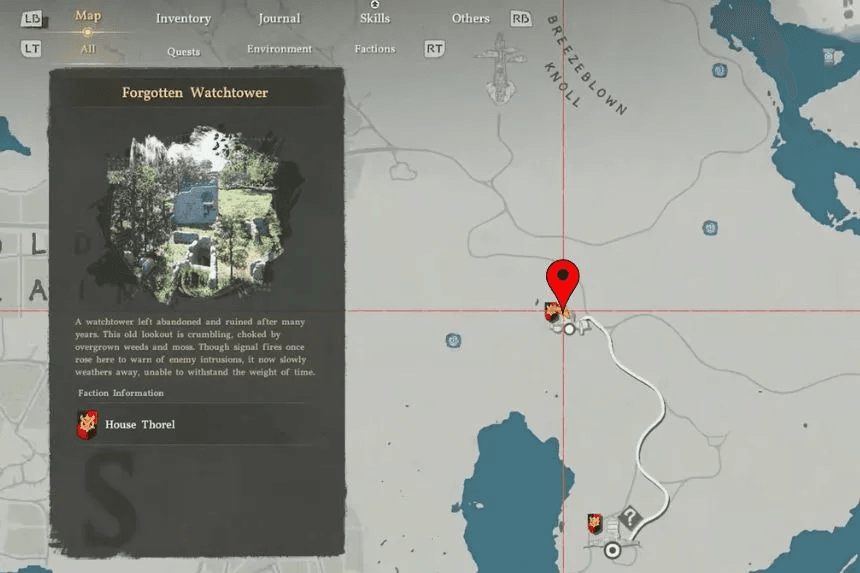Click the question mark map marker

(x=629, y=518)
